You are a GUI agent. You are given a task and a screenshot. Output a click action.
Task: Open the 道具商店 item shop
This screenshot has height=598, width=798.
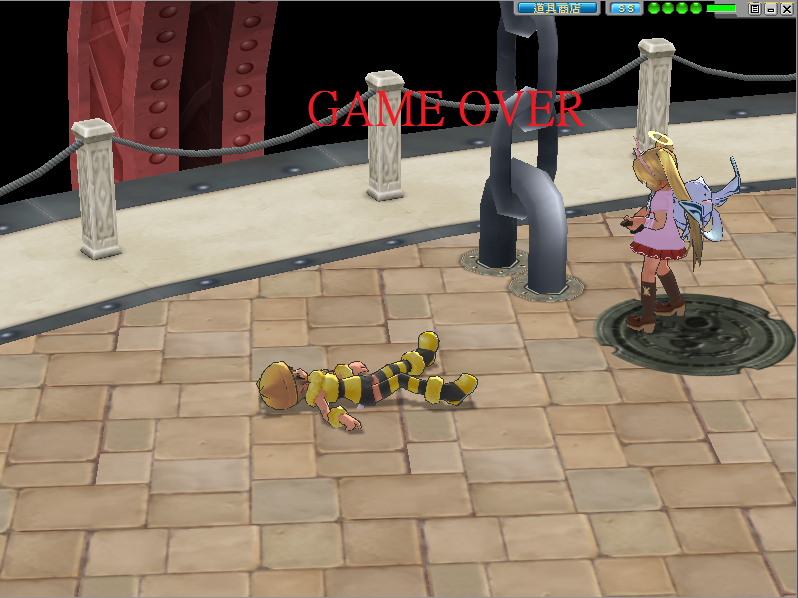point(557,8)
